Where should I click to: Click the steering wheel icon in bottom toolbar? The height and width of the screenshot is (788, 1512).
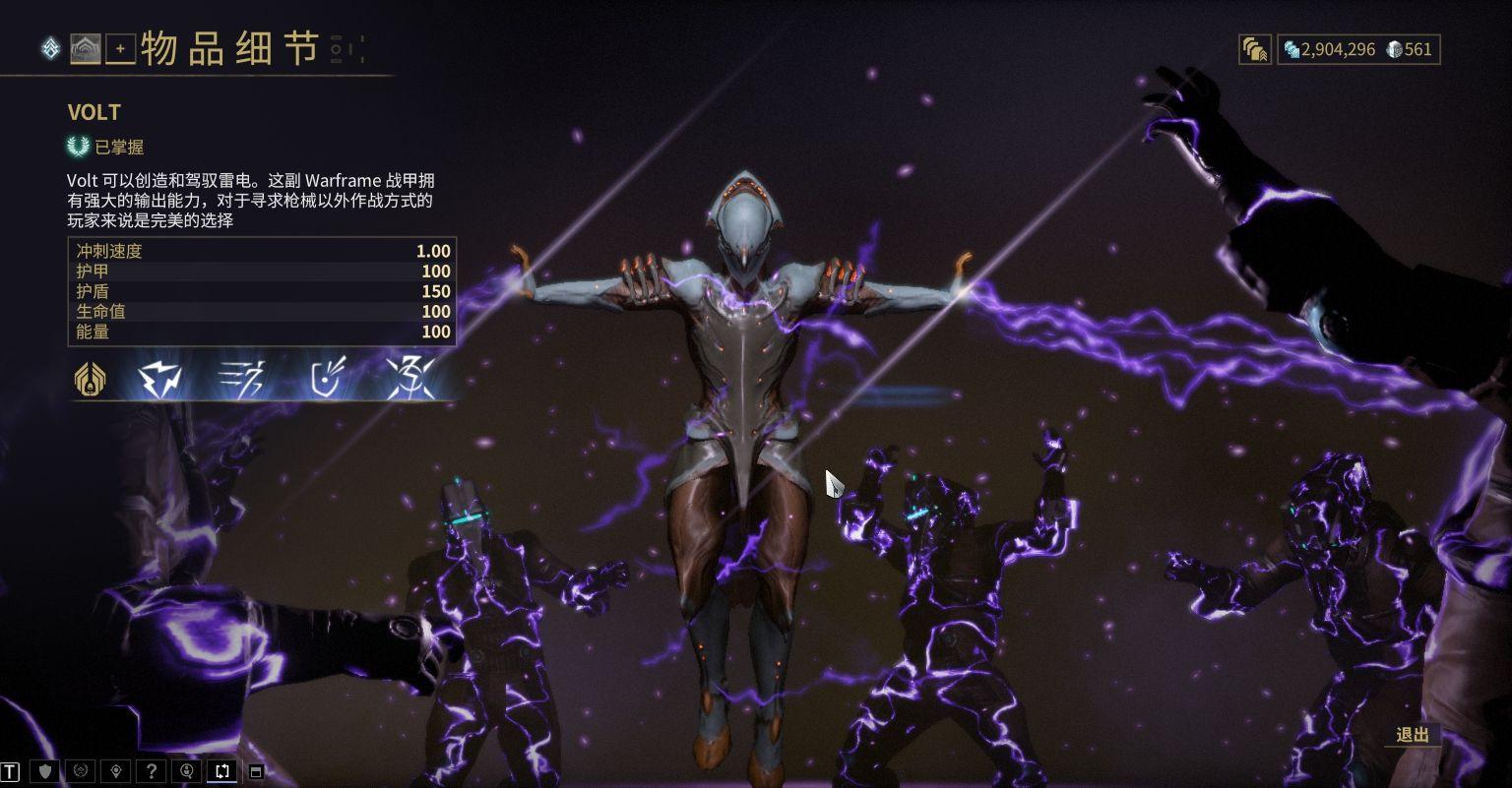(82, 771)
